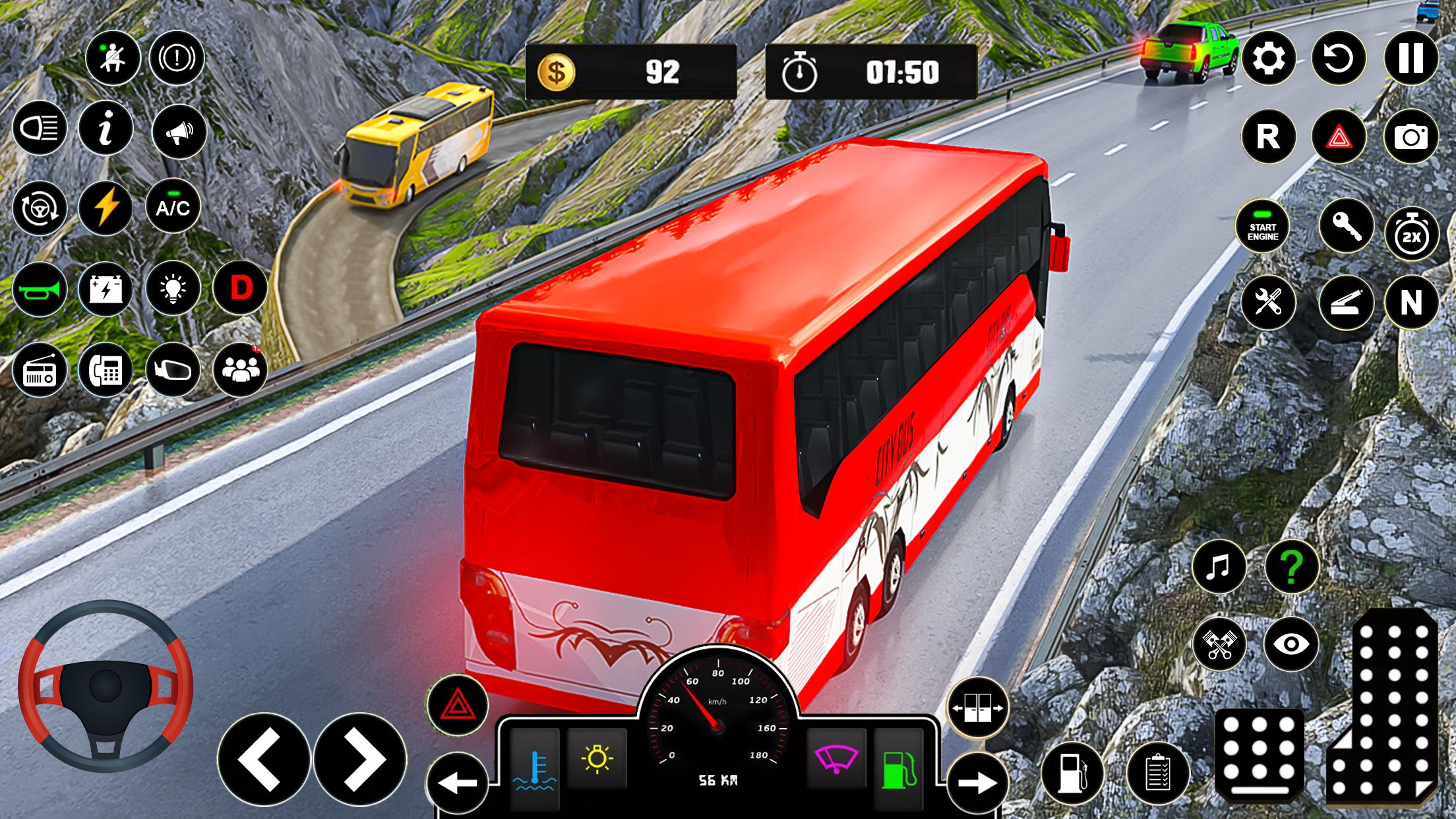Turn on the radio
Viewport: 1456px width, 819px height.
tap(40, 371)
